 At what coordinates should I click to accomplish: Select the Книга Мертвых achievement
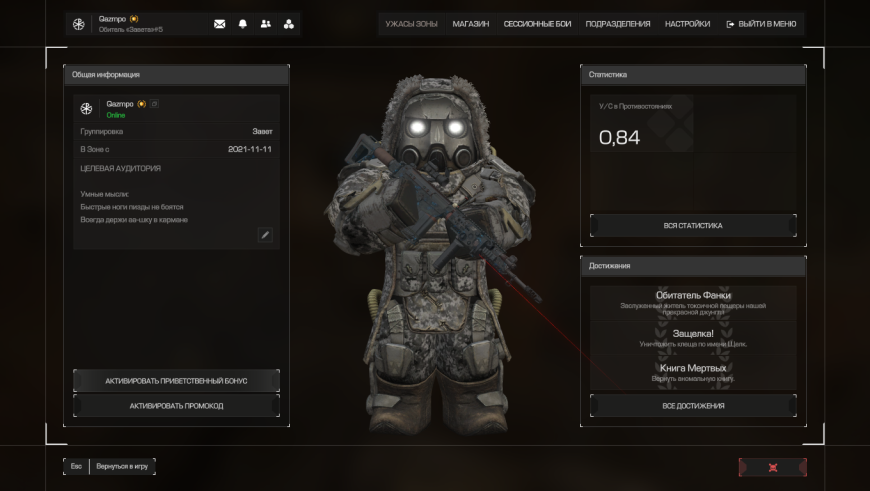coord(693,371)
